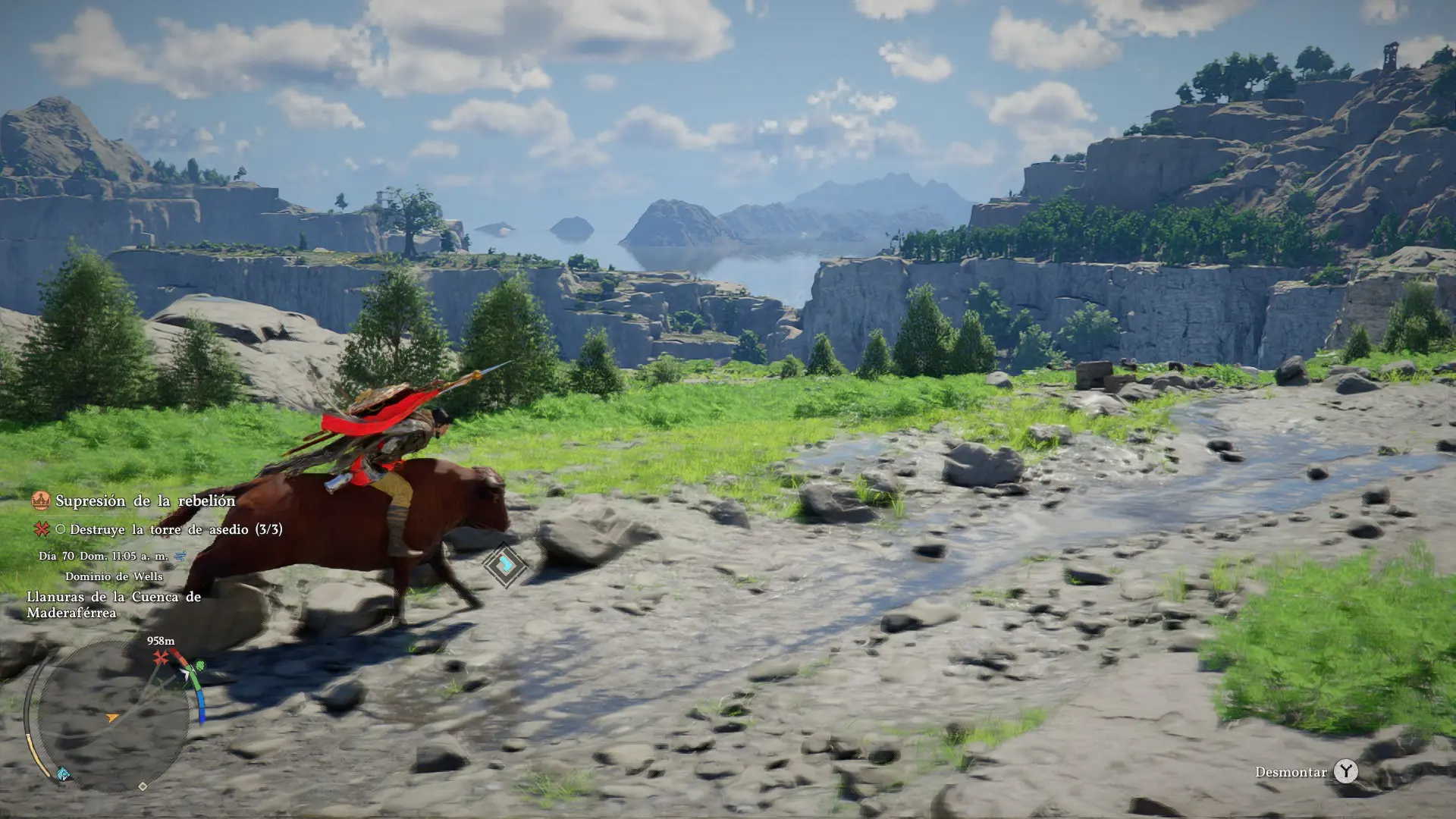This screenshot has height=819, width=1456.
Task: Select the Destruye la torre de asedio objective
Action: click(175, 529)
